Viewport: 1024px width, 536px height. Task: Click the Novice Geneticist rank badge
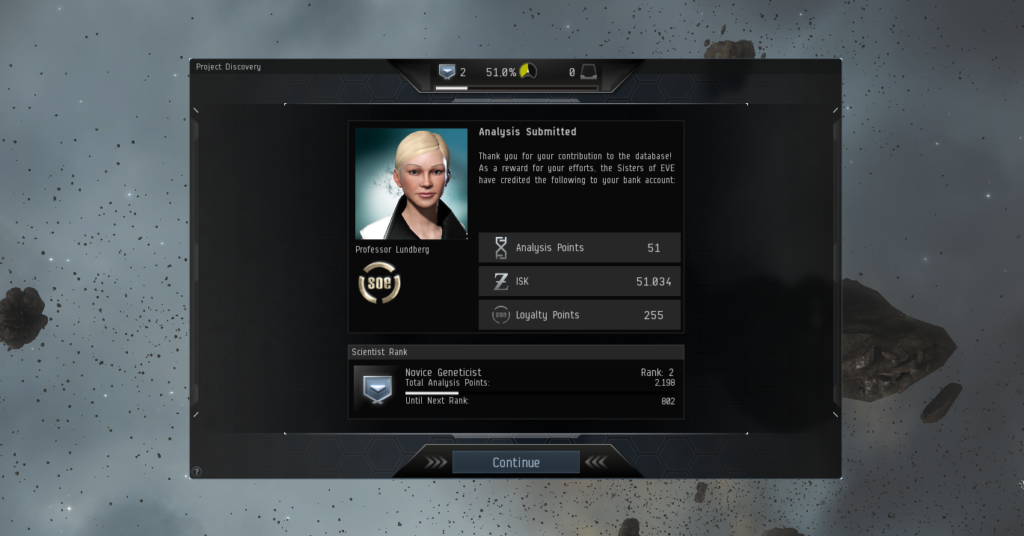(x=377, y=387)
